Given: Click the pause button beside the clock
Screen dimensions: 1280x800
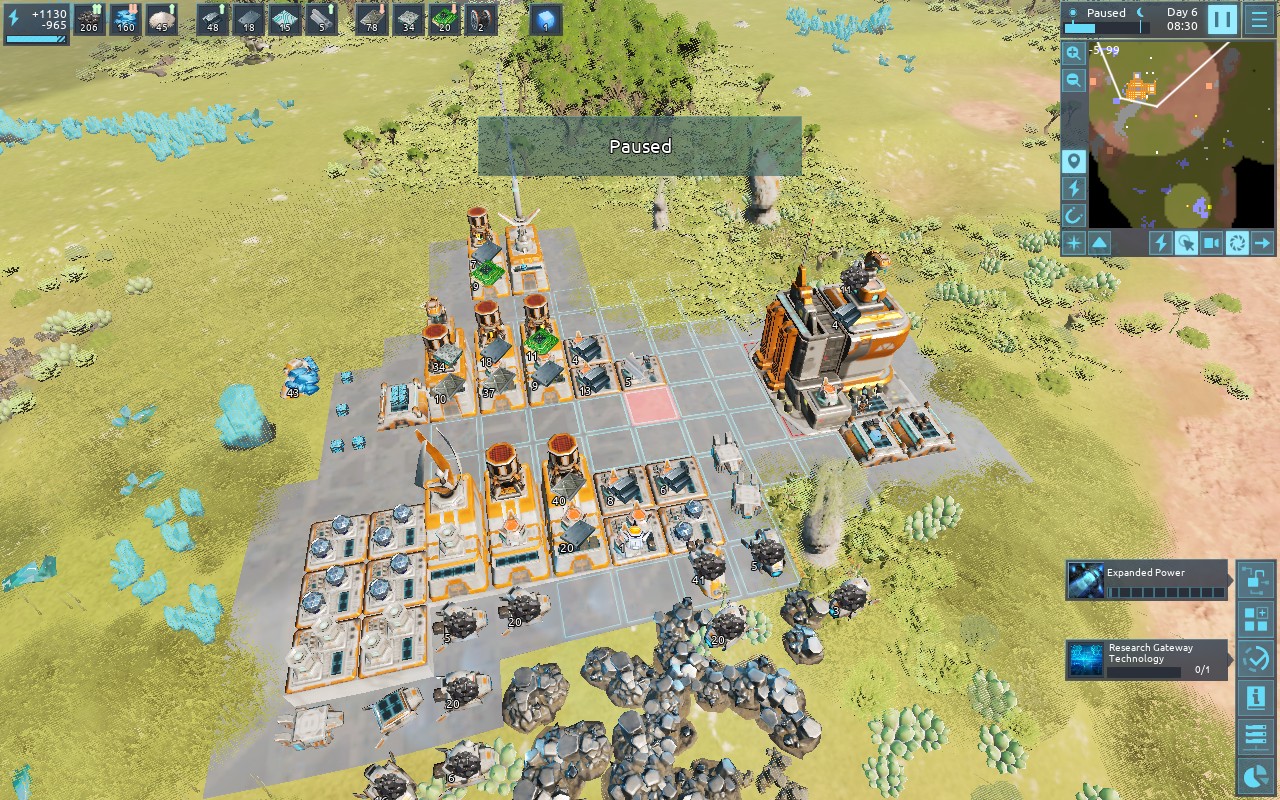Looking at the screenshot, I should tap(1222, 19).
